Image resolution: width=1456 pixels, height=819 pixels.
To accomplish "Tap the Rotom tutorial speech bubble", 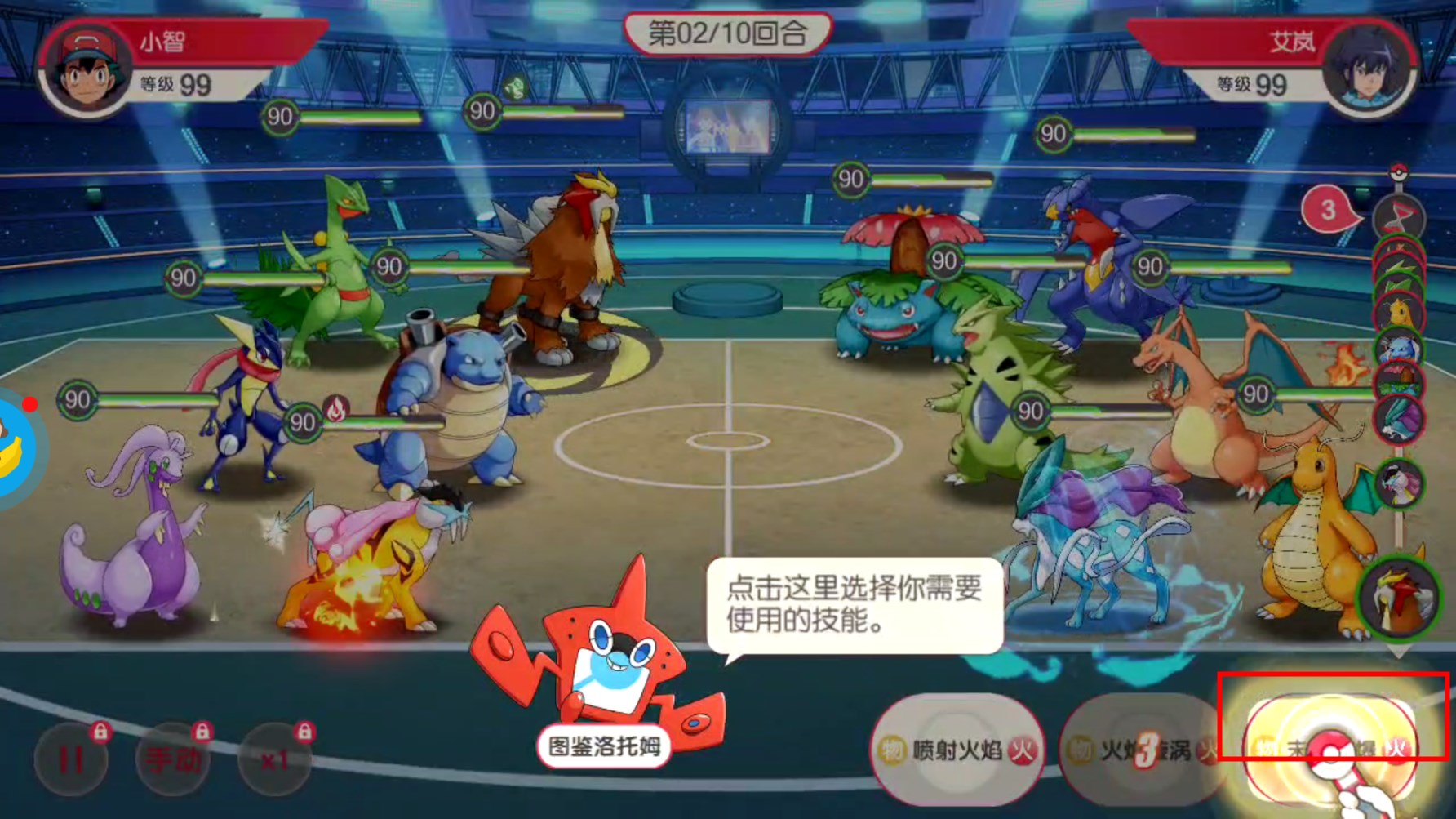I will pos(853,604).
